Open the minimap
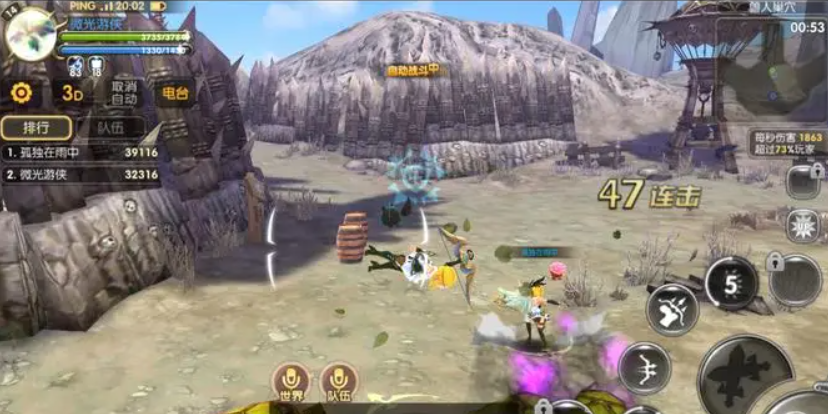The image size is (828, 414). point(770,68)
